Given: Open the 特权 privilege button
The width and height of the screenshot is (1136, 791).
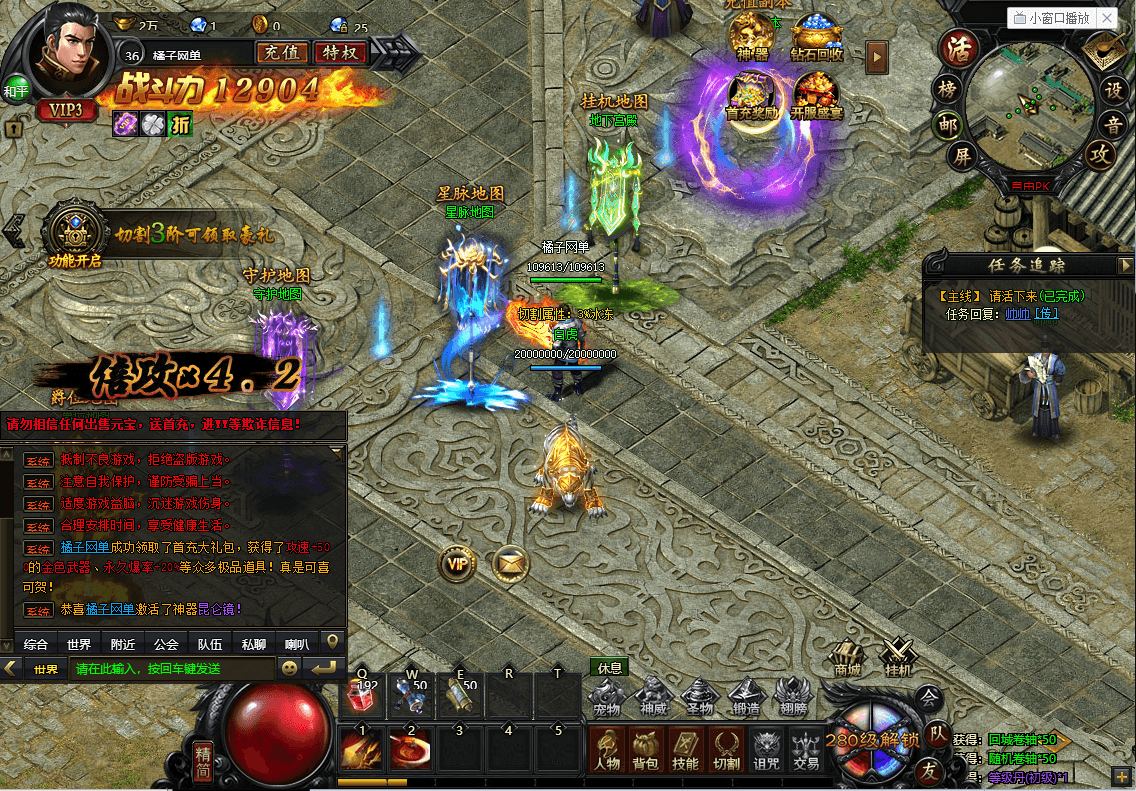Looking at the screenshot, I should [x=340, y=53].
